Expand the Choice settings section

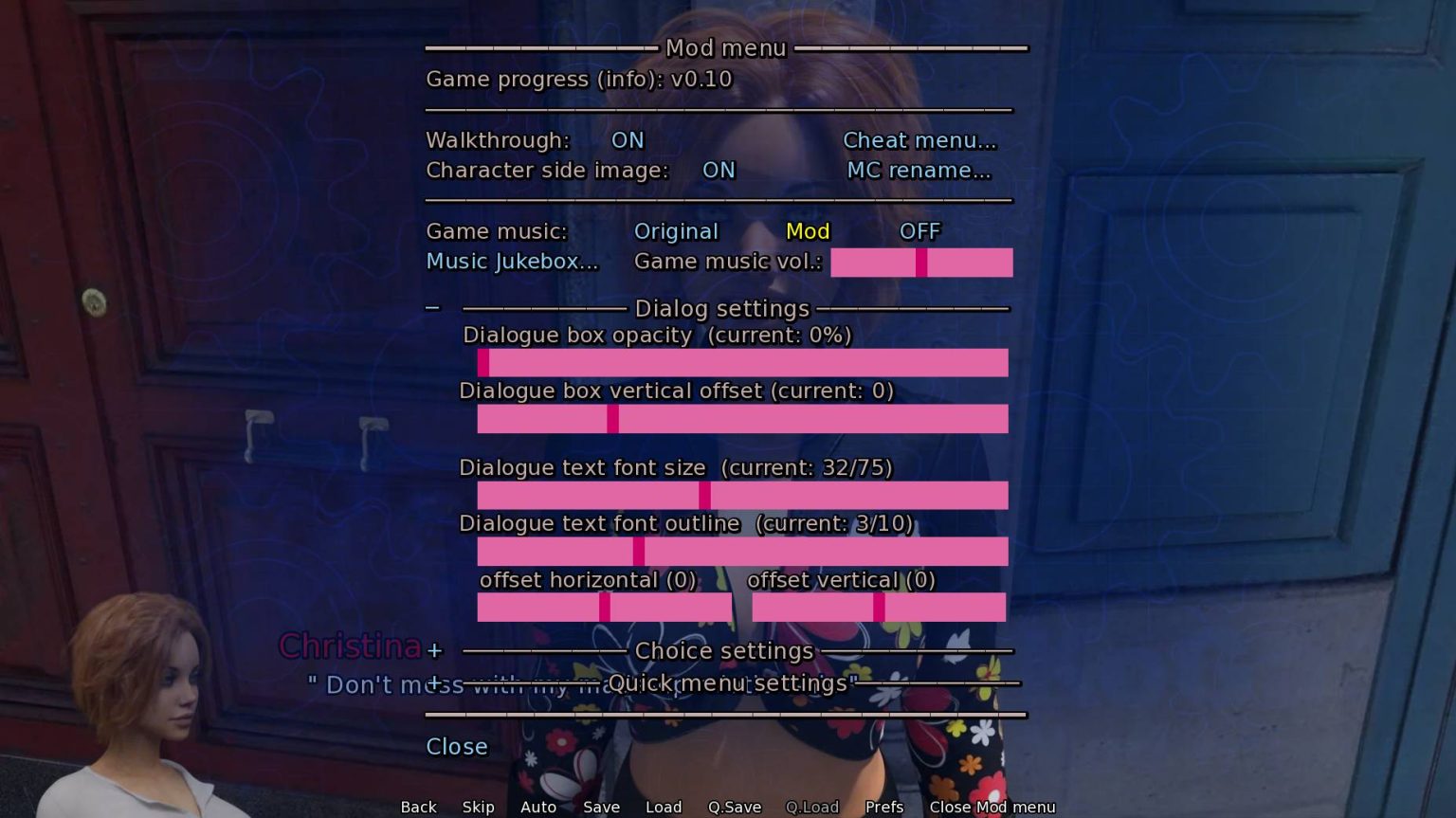pyautogui.click(x=434, y=651)
